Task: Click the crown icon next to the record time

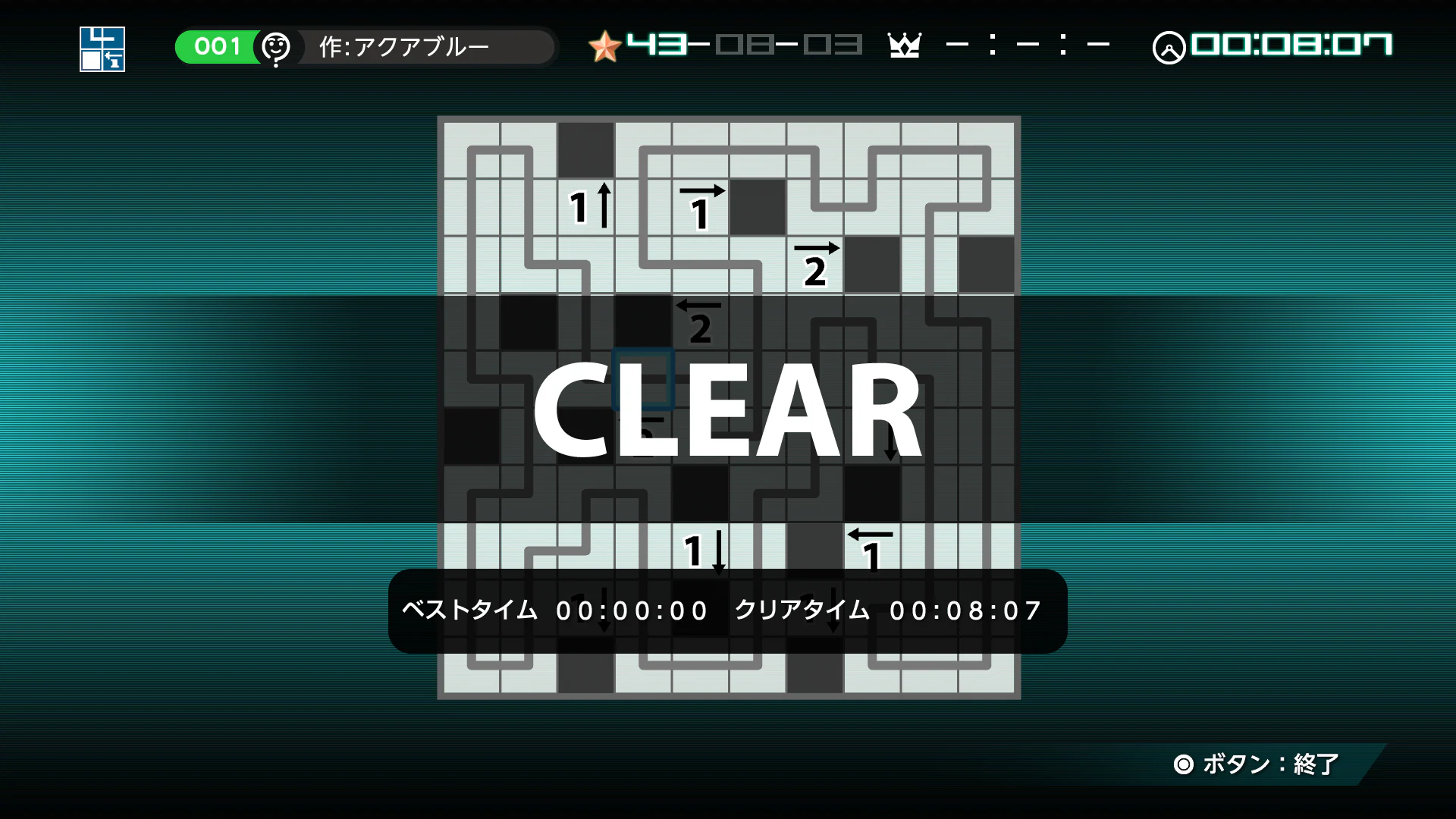Action: (x=905, y=45)
